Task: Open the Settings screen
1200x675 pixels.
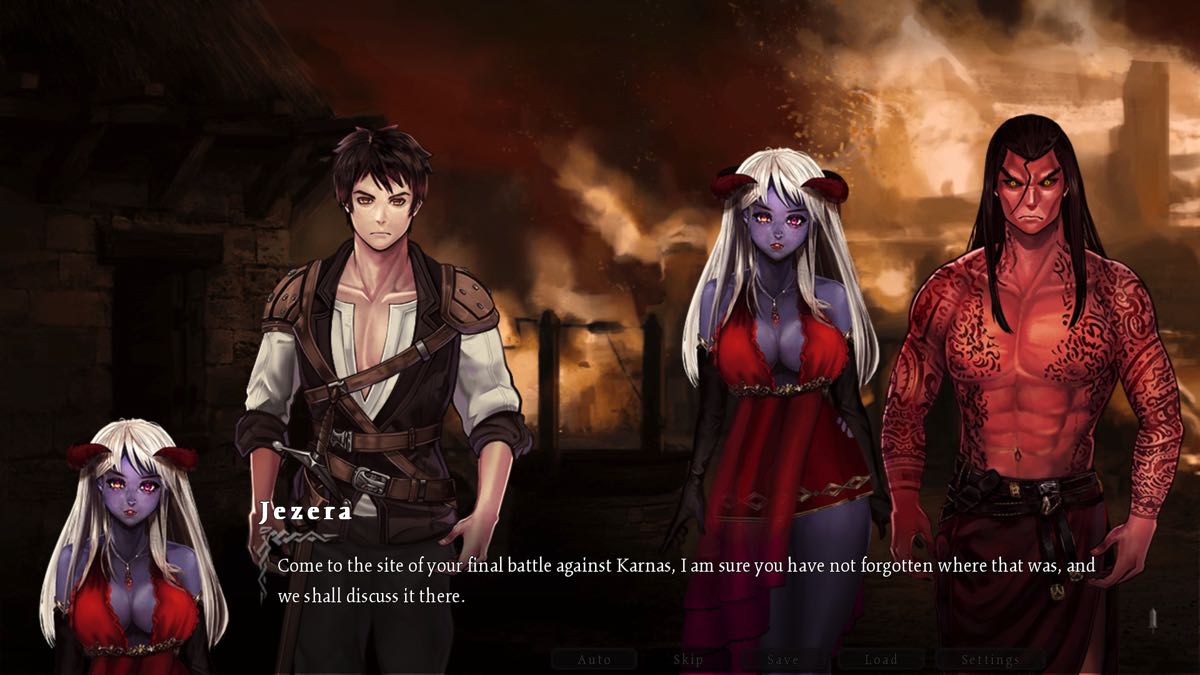Action: coord(990,659)
